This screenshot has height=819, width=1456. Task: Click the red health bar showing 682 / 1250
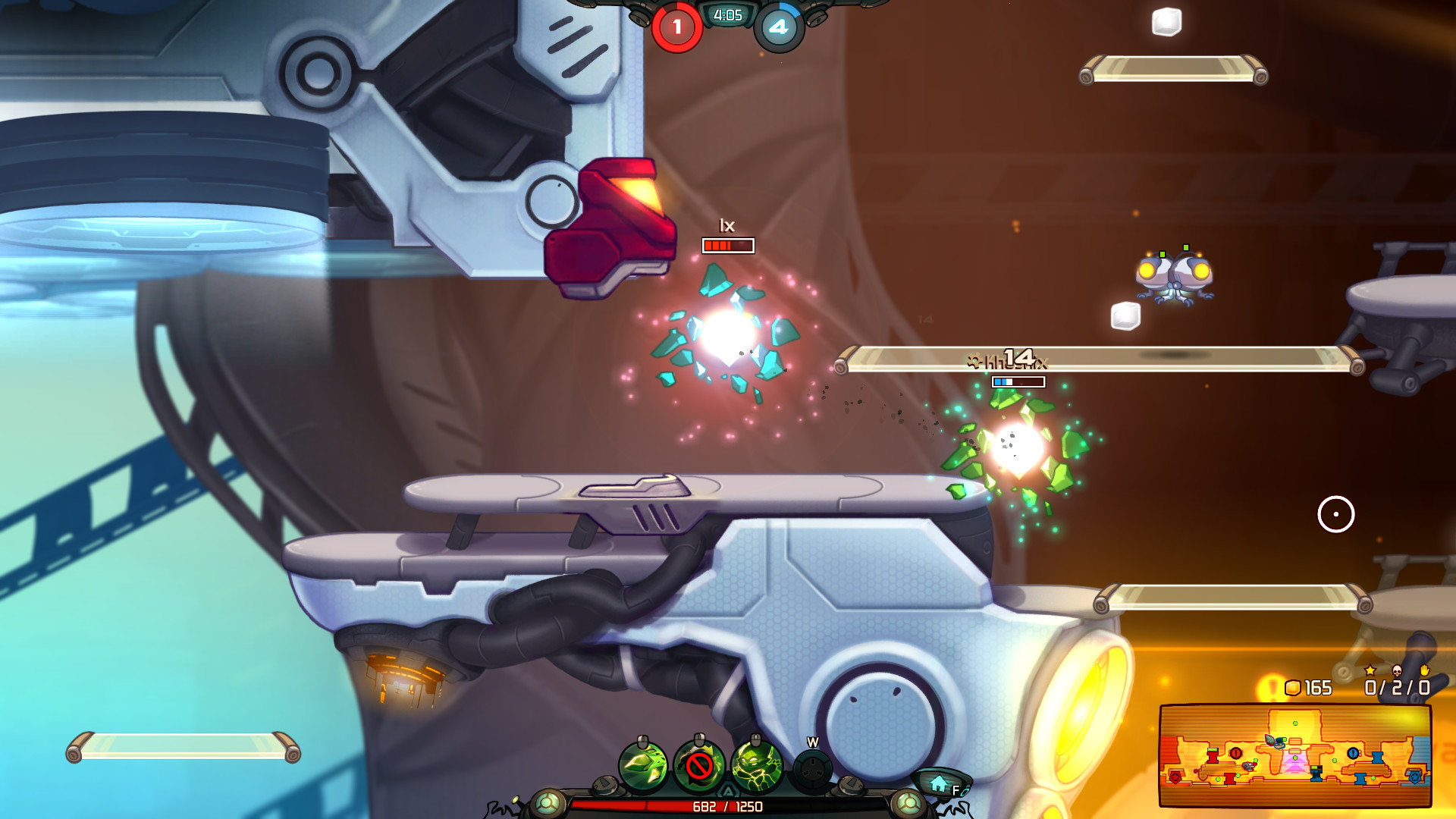(726, 807)
